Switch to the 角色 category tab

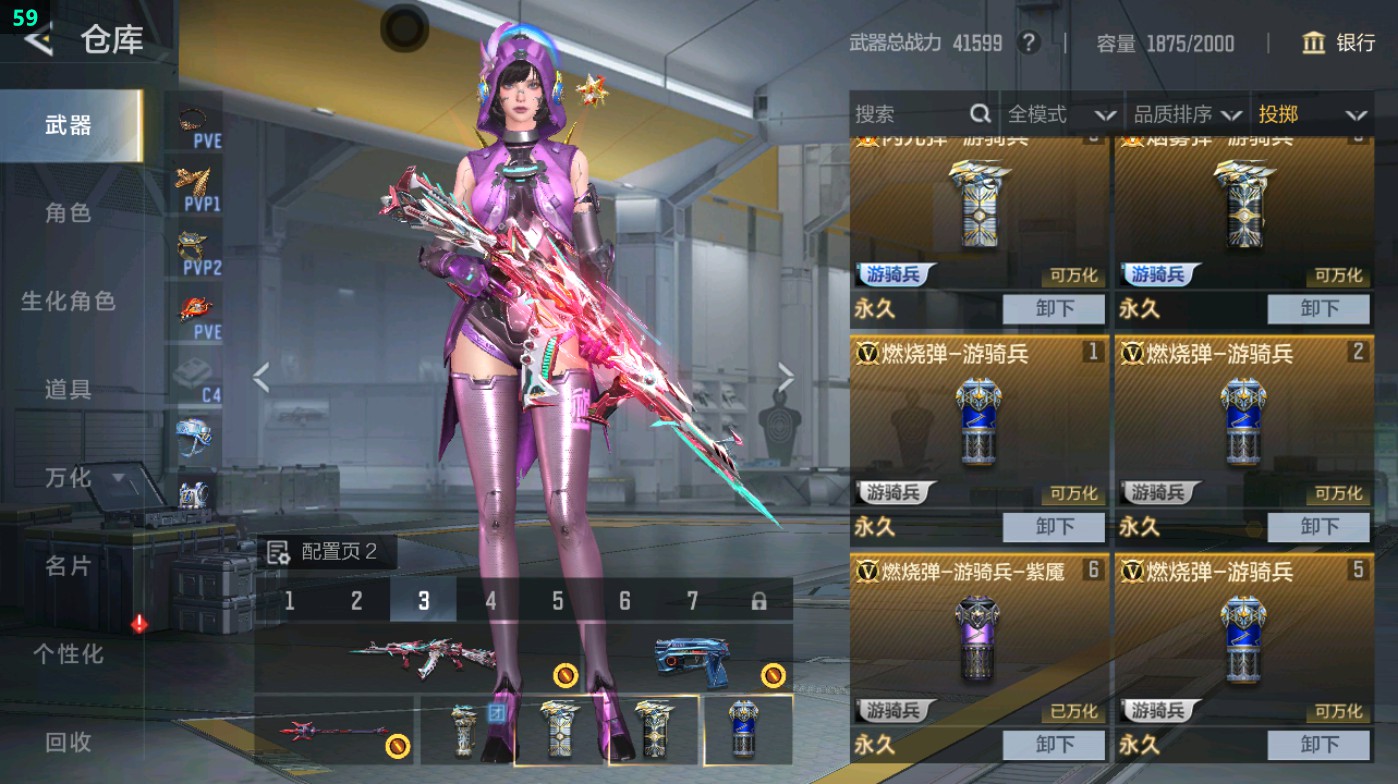pos(68,213)
